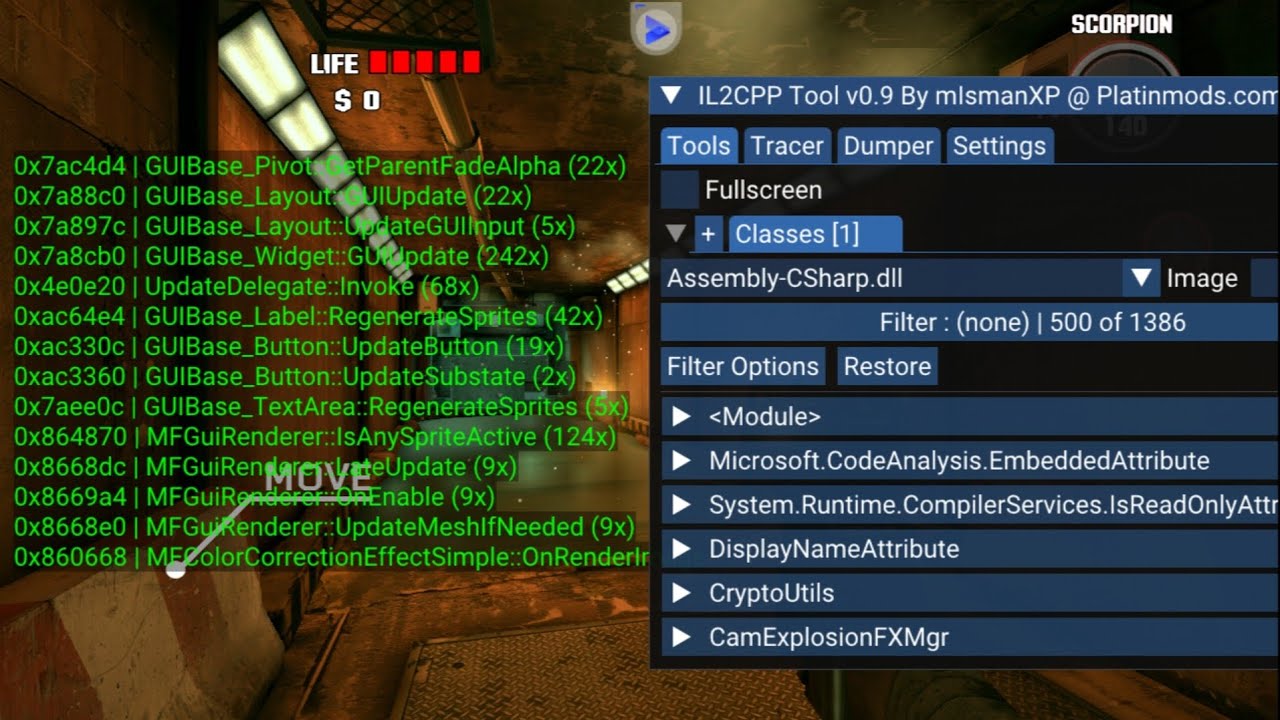
Task: Open the Assembly-CSharp.dll Image dropdown
Action: click(1140, 278)
